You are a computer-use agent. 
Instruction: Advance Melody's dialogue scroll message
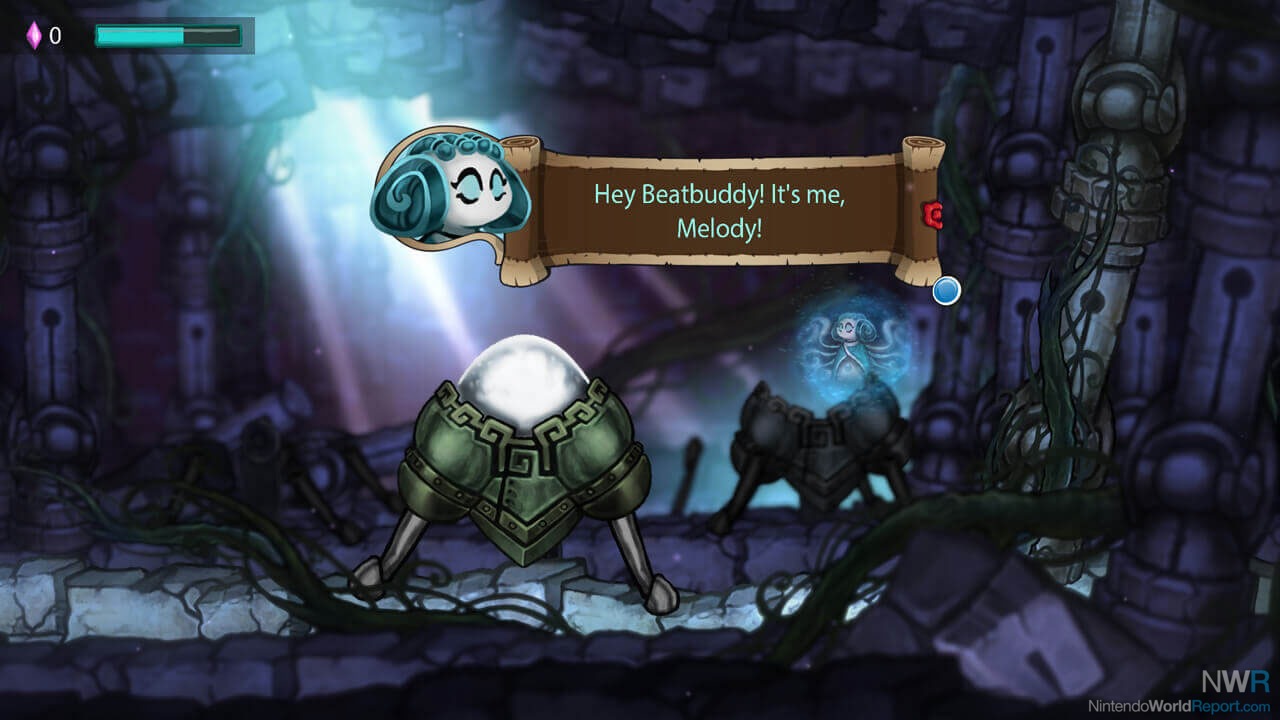[x=720, y=210]
